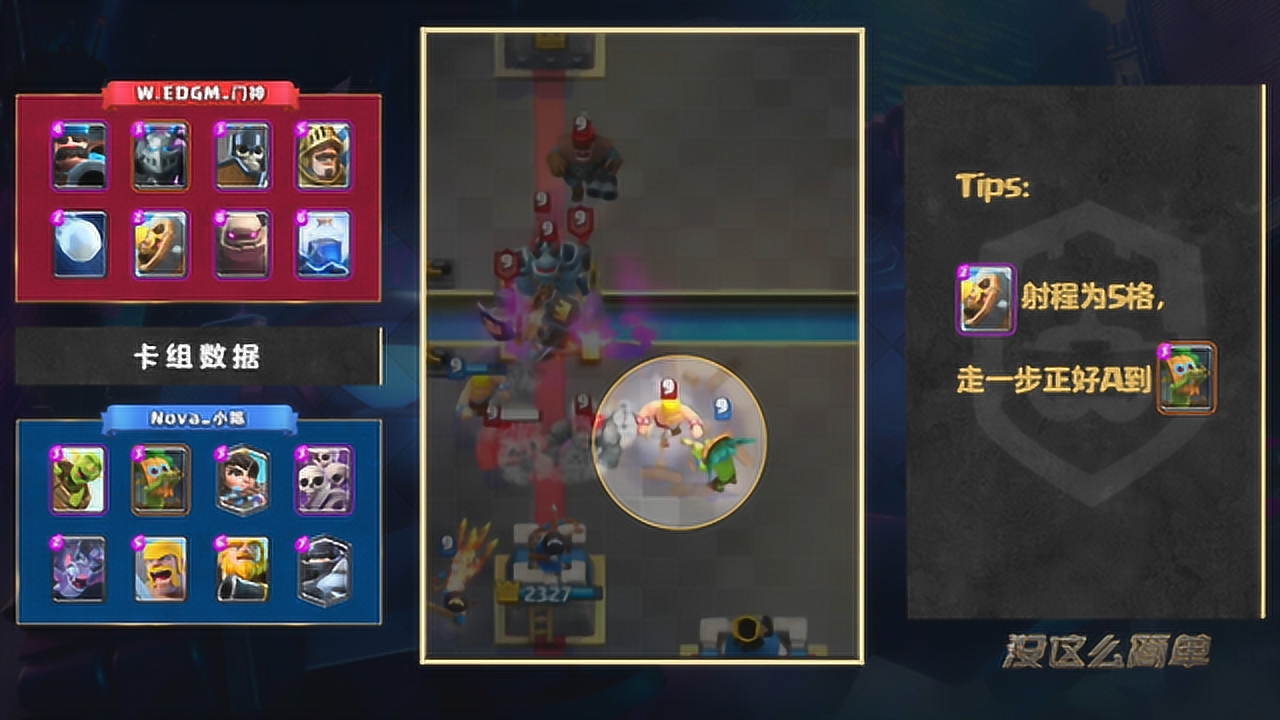Open the 卡组数据 deck data banner
This screenshot has width=1280, height=720.
coord(198,357)
